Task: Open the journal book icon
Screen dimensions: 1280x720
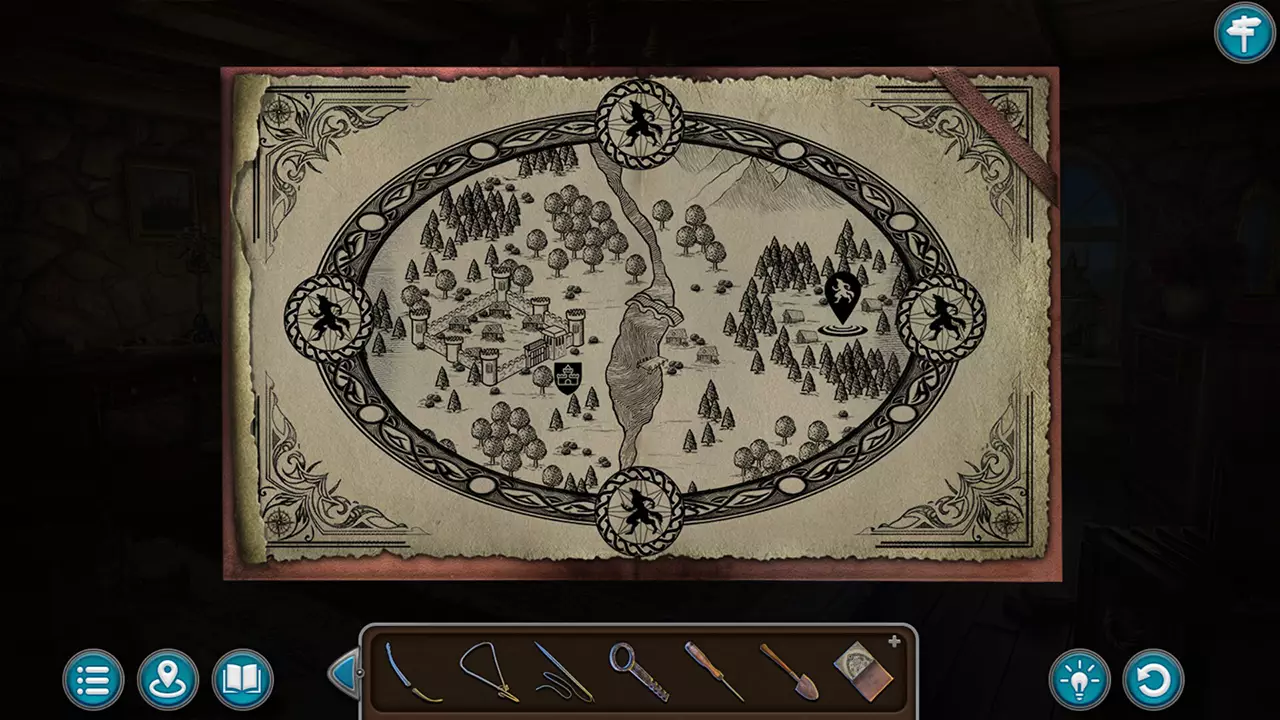Action: pos(242,679)
